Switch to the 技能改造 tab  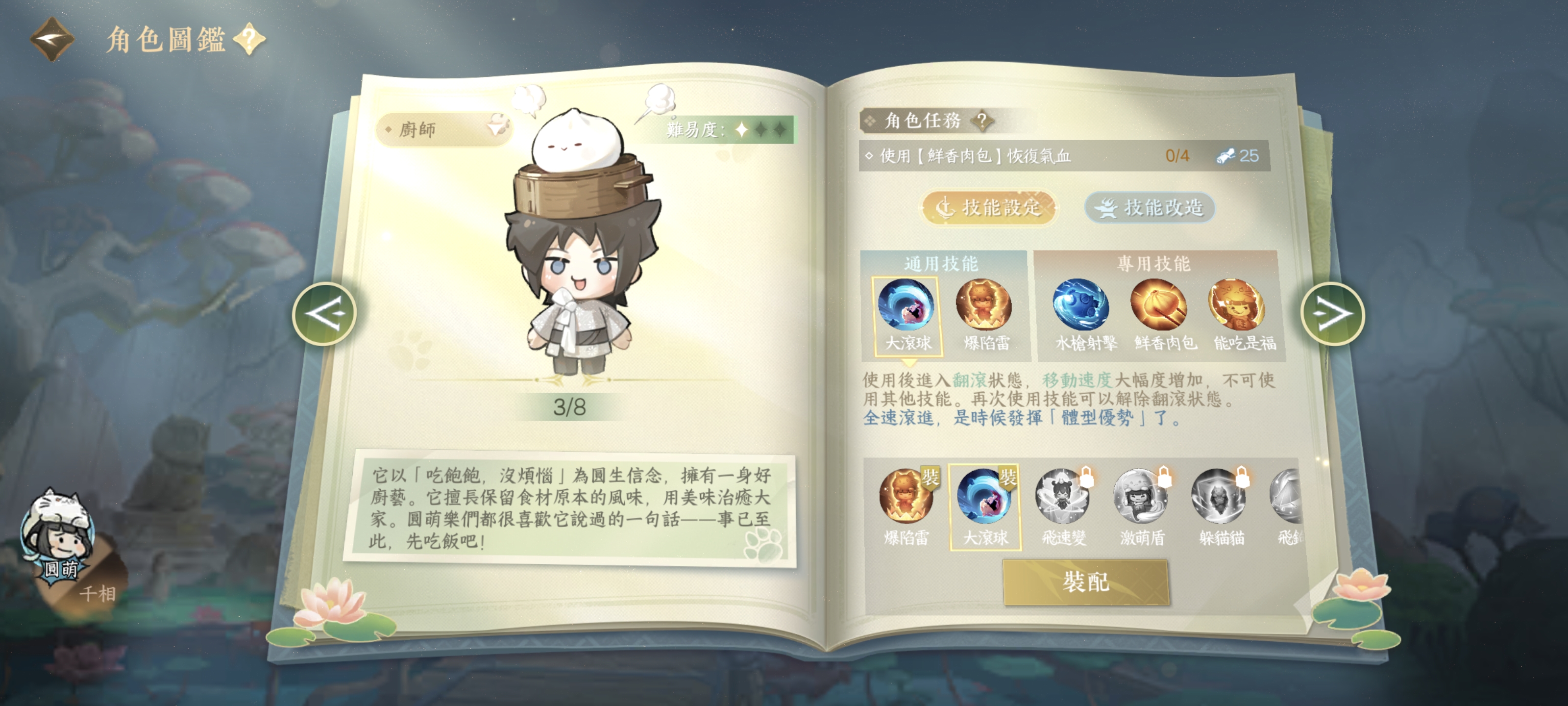point(1149,208)
